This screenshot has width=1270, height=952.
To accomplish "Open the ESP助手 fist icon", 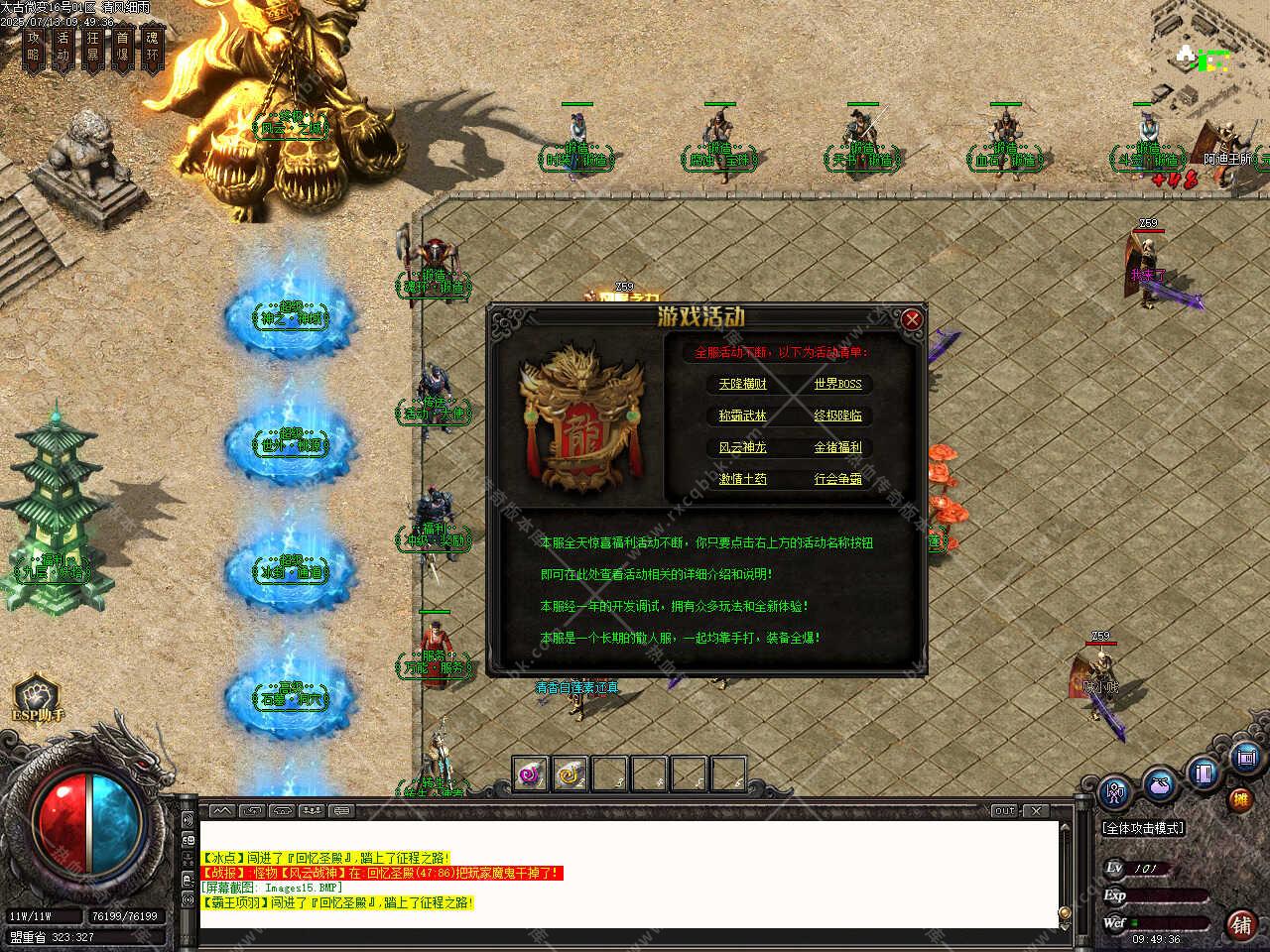I will click(37, 694).
